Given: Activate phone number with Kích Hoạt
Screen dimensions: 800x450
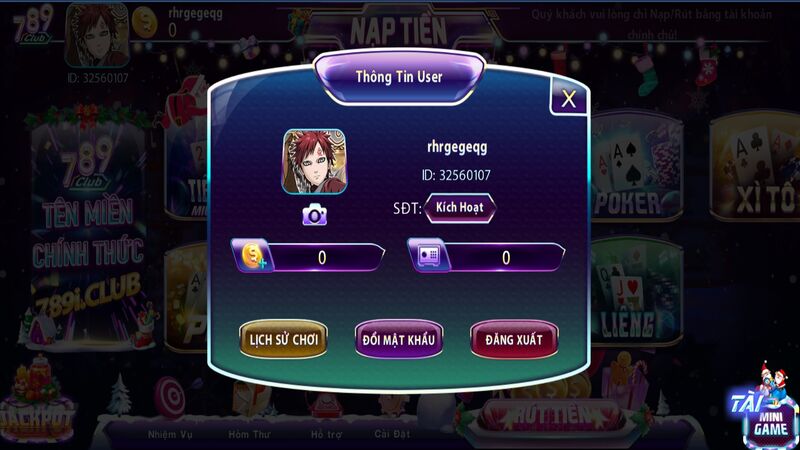Looking at the screenshot, I should (x=460, y=209).
